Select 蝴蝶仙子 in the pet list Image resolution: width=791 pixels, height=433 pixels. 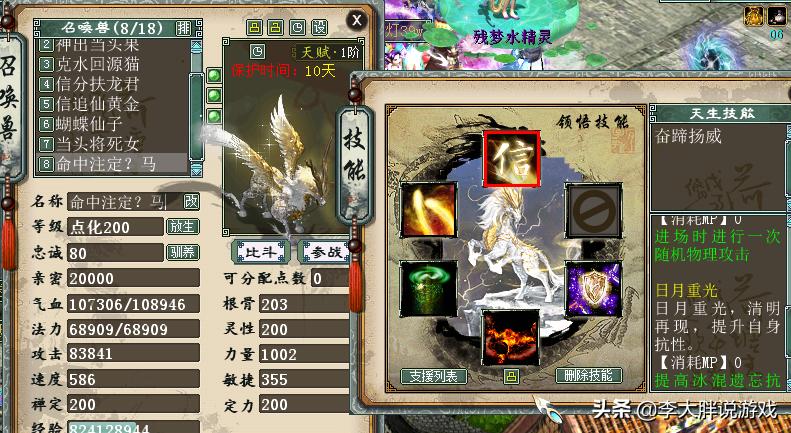(95, 124)
